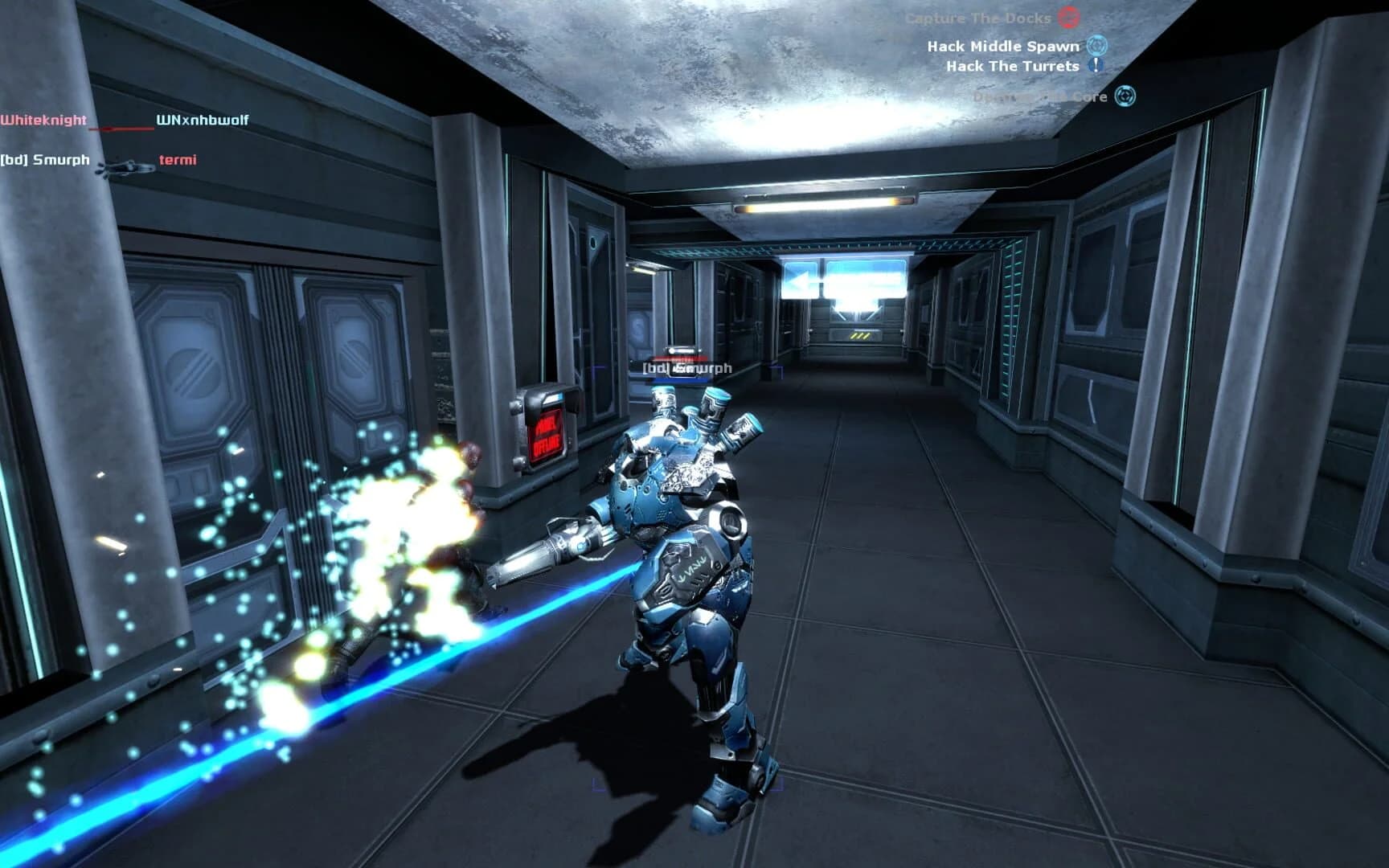Collapse the Destroy The Core entry
This screenshot has width=1389, height=868.
coord(1045,96)
